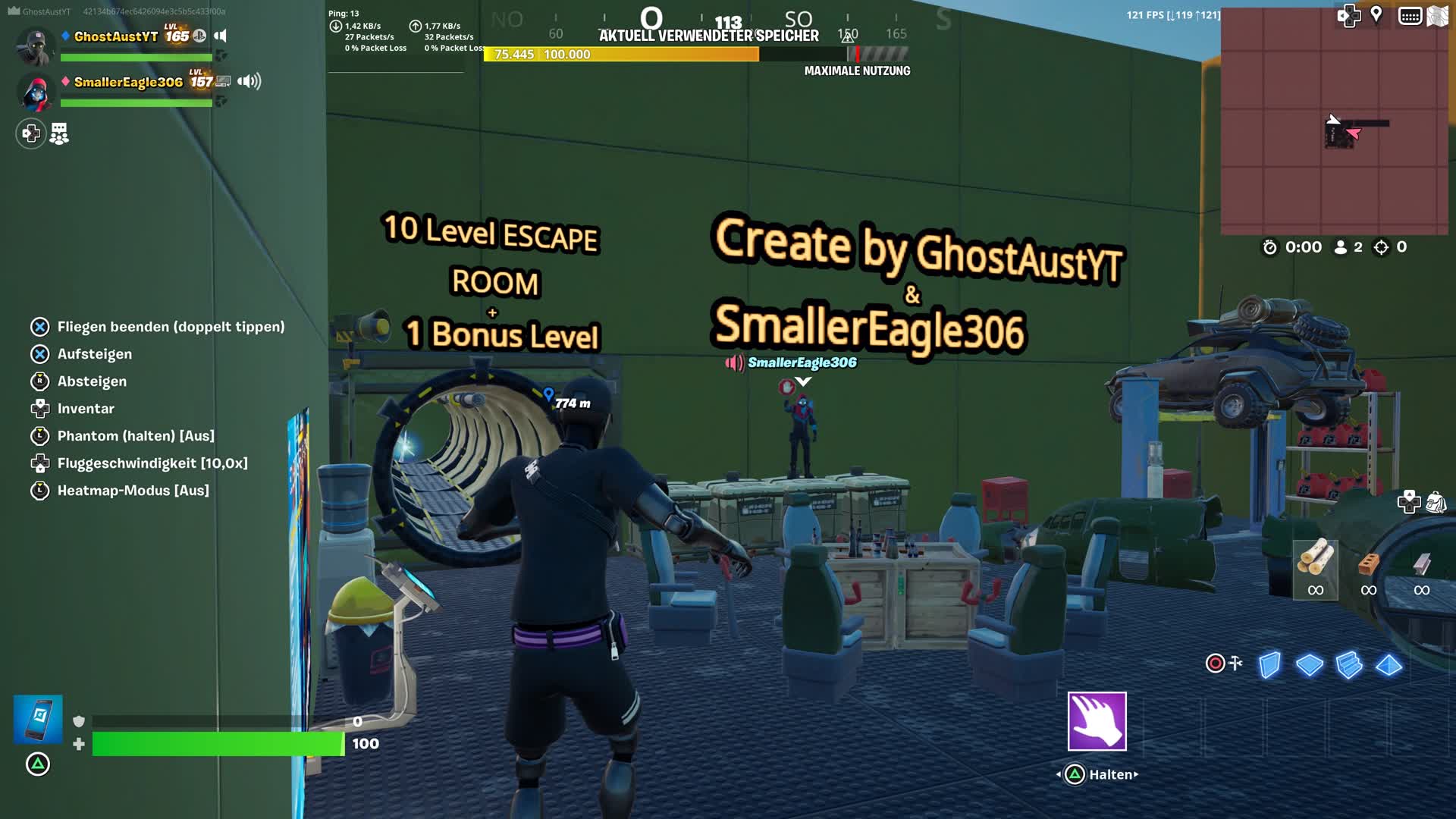The height and width of the screenshot is (819, 1456).
Task: Open the phone build tool icon bottom-left
Action: (37, 719)
